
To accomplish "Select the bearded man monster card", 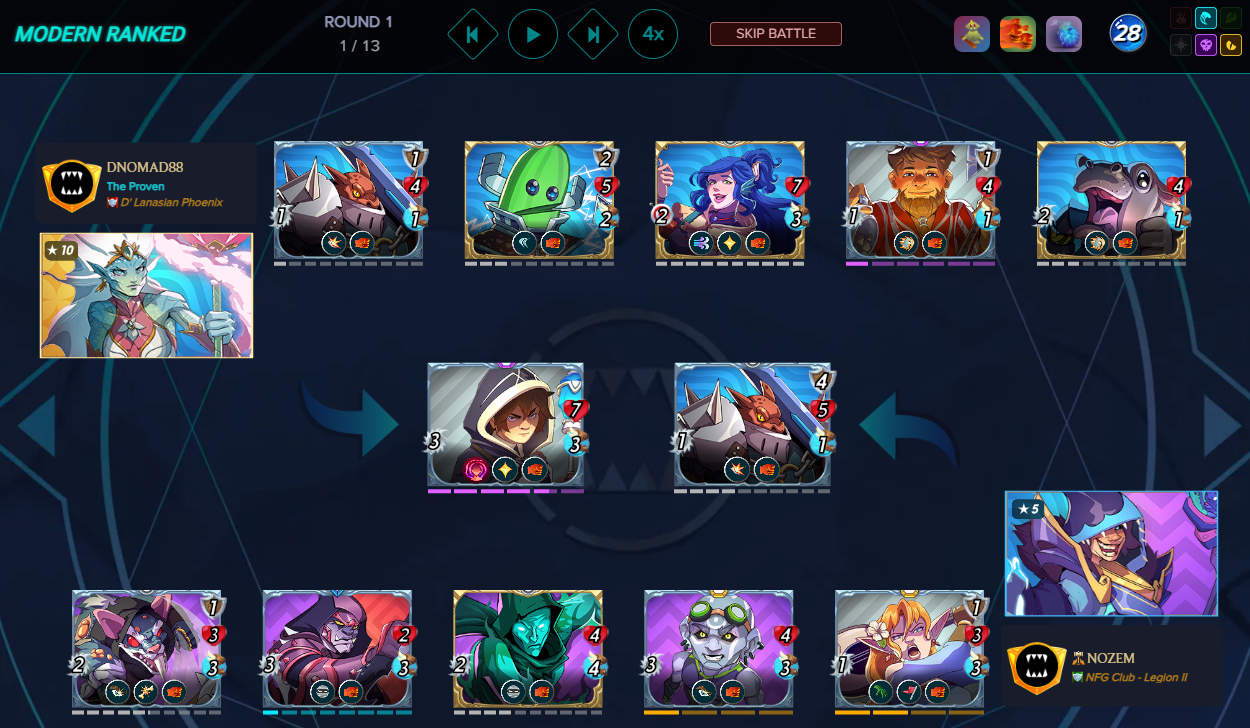I will click(x=921, y=202).
